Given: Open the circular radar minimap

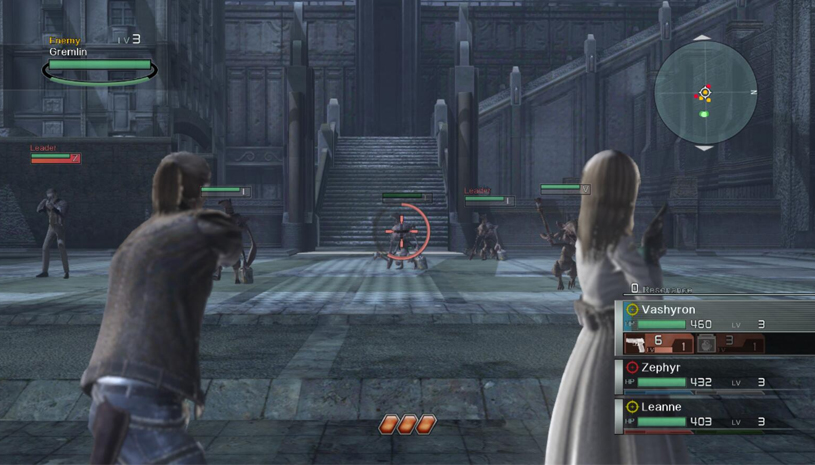Looking at the screenshot, I should [705, 92].
